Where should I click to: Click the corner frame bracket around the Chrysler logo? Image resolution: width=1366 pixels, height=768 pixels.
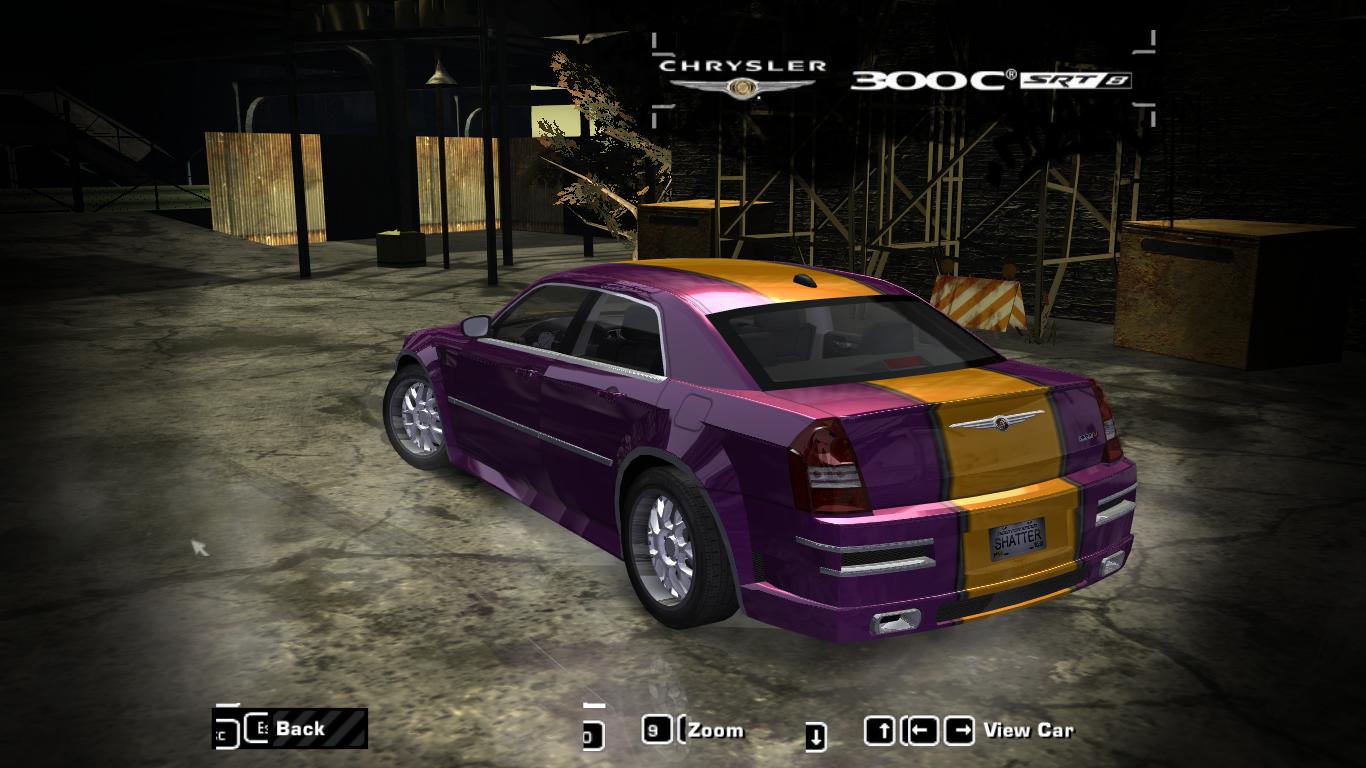point(655,42)
